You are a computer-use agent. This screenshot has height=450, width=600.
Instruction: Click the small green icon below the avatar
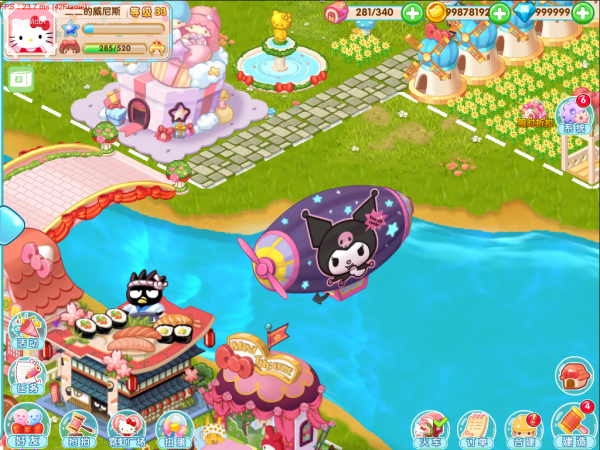click(18, 78)
